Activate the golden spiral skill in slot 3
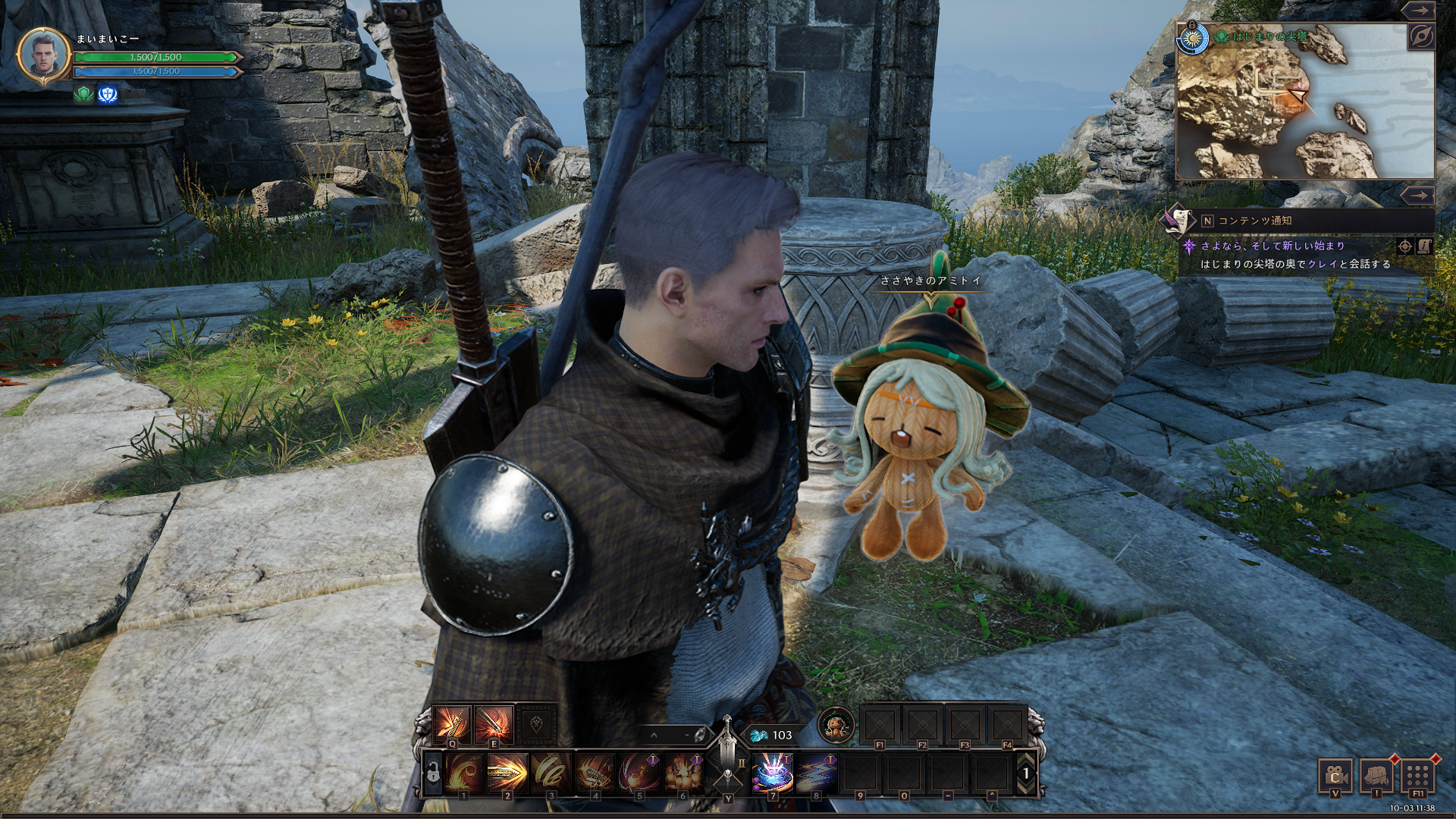 click(551, 773)
